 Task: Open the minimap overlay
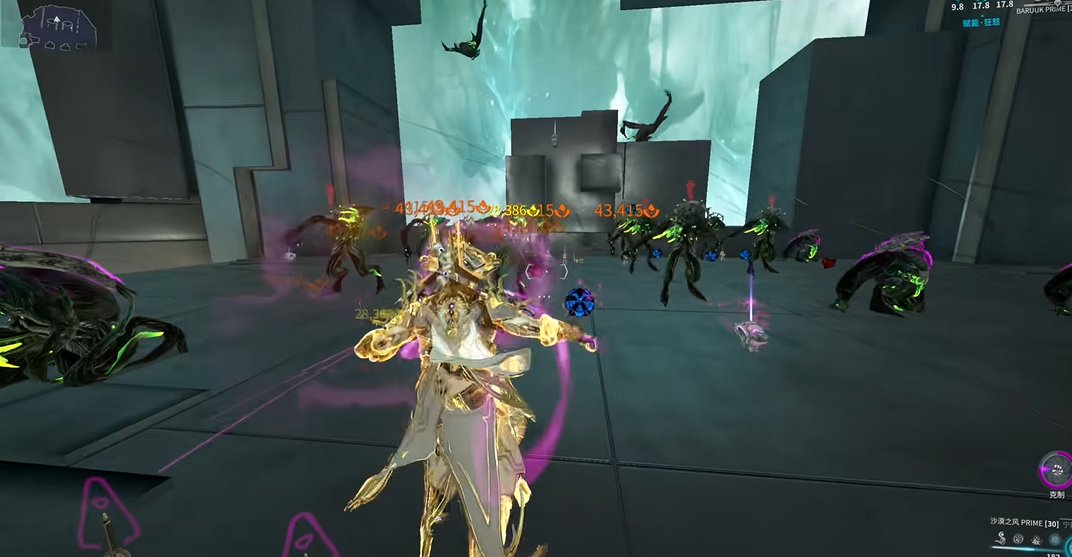click(59, 26)
